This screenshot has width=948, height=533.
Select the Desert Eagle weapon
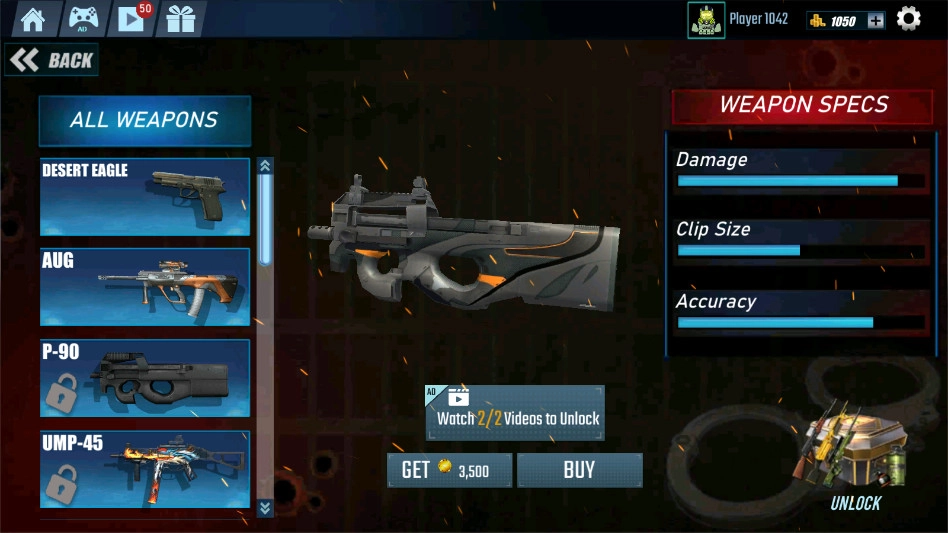[145, 196]
